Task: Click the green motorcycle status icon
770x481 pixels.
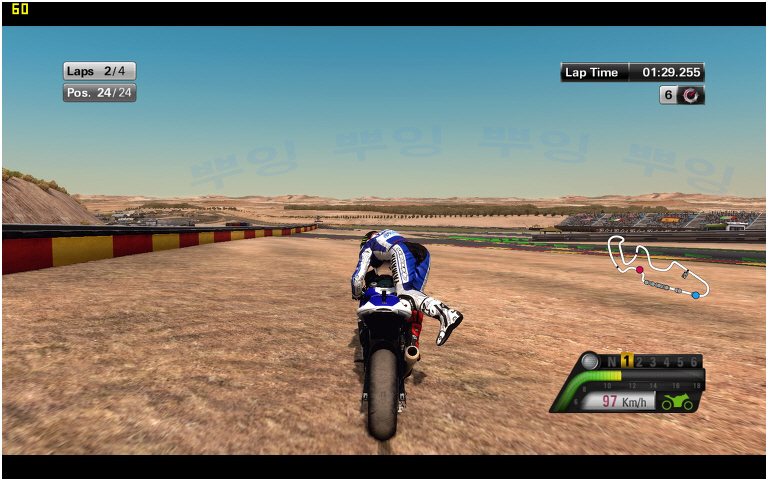Action: coord(677,402)
